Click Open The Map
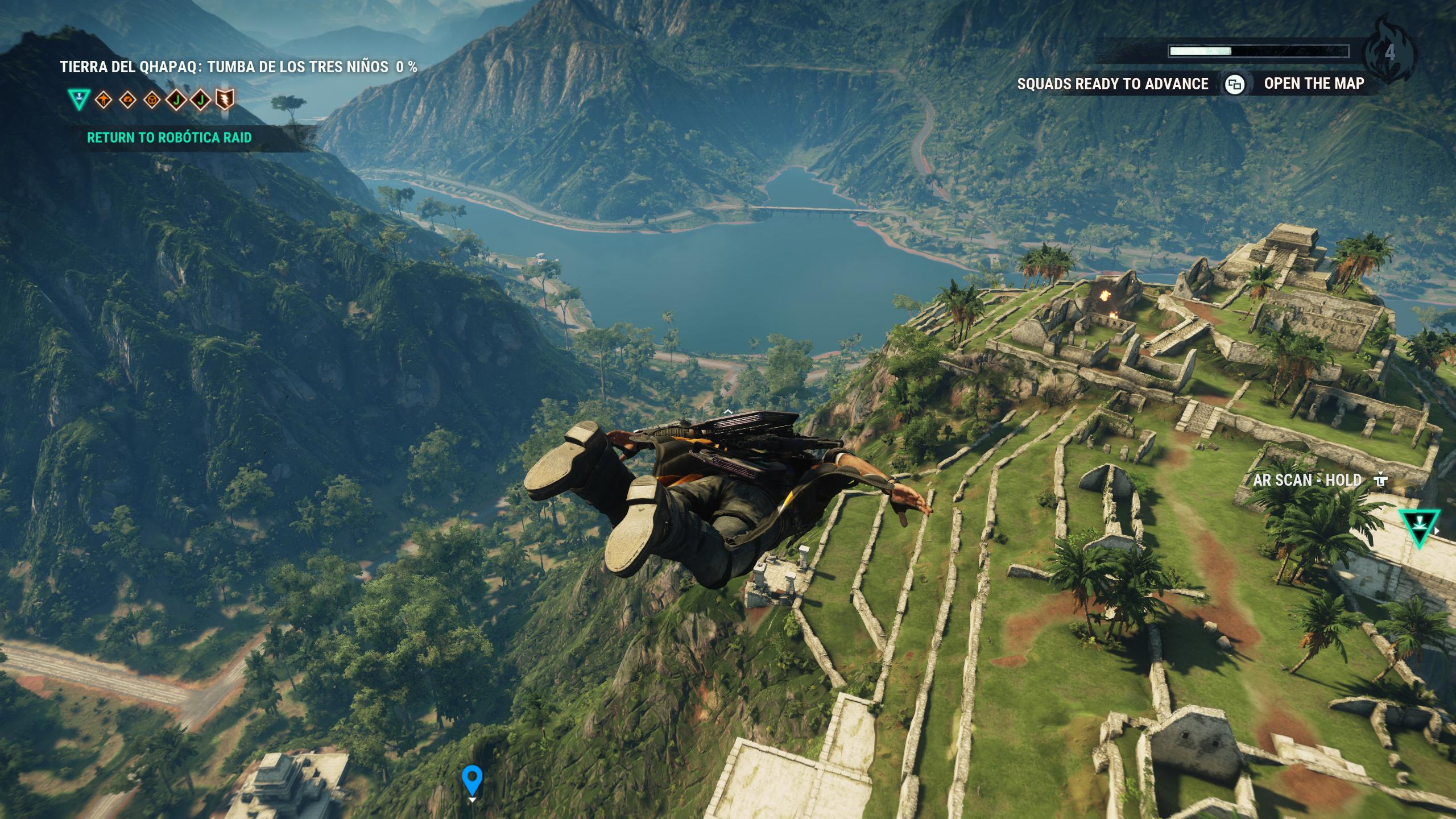This screenshot has width=1456, height=819. click(x=1314, y=84)
